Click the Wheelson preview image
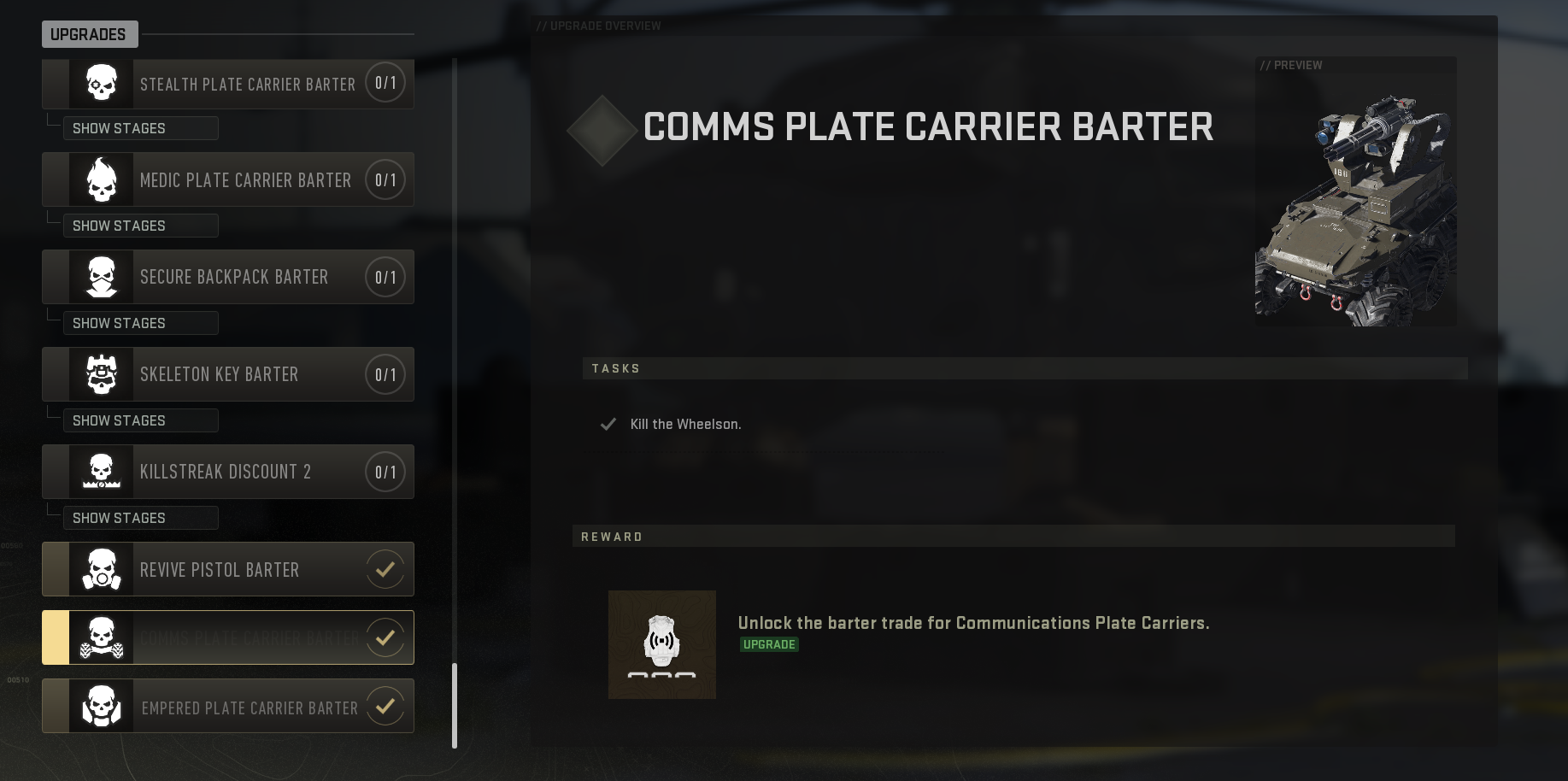This screenshot has width=1568, height=781. [x=1355, y=191]
